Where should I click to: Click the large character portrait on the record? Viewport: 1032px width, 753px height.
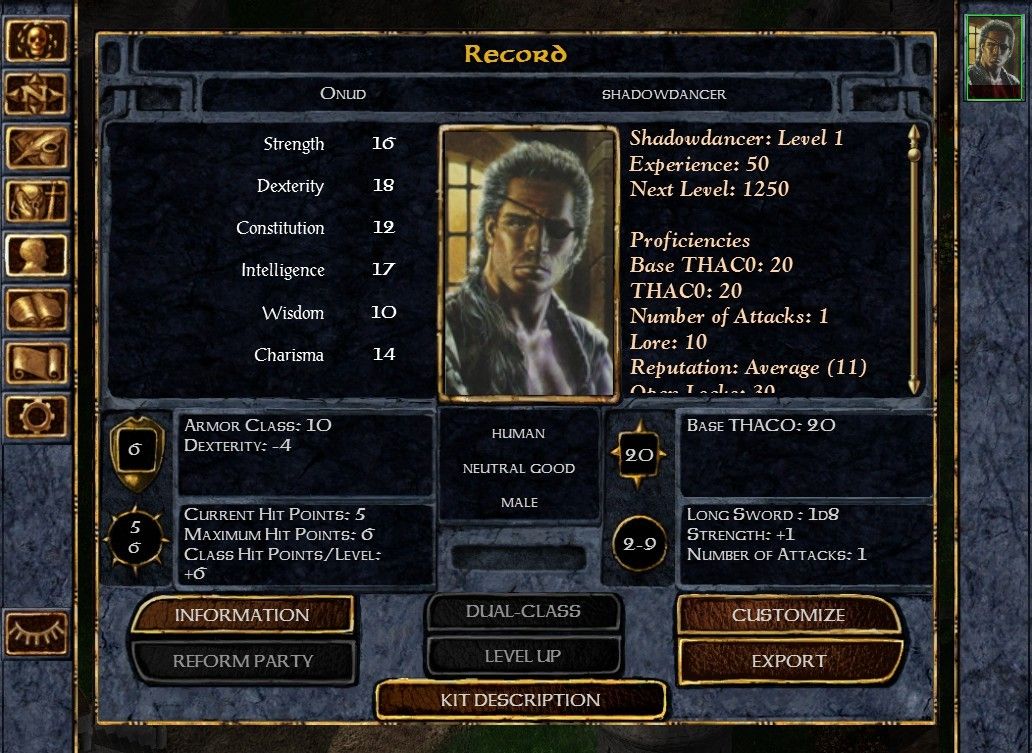tap(528, 262)
